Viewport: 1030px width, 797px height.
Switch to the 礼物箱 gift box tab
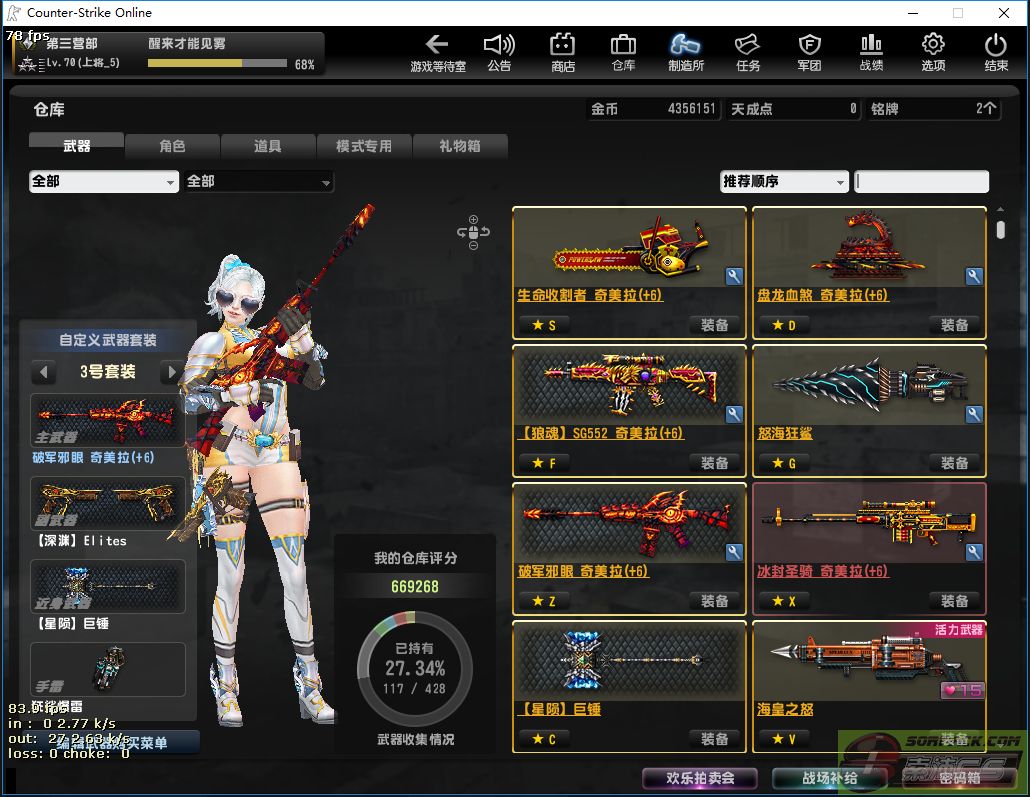click(459, 146)
